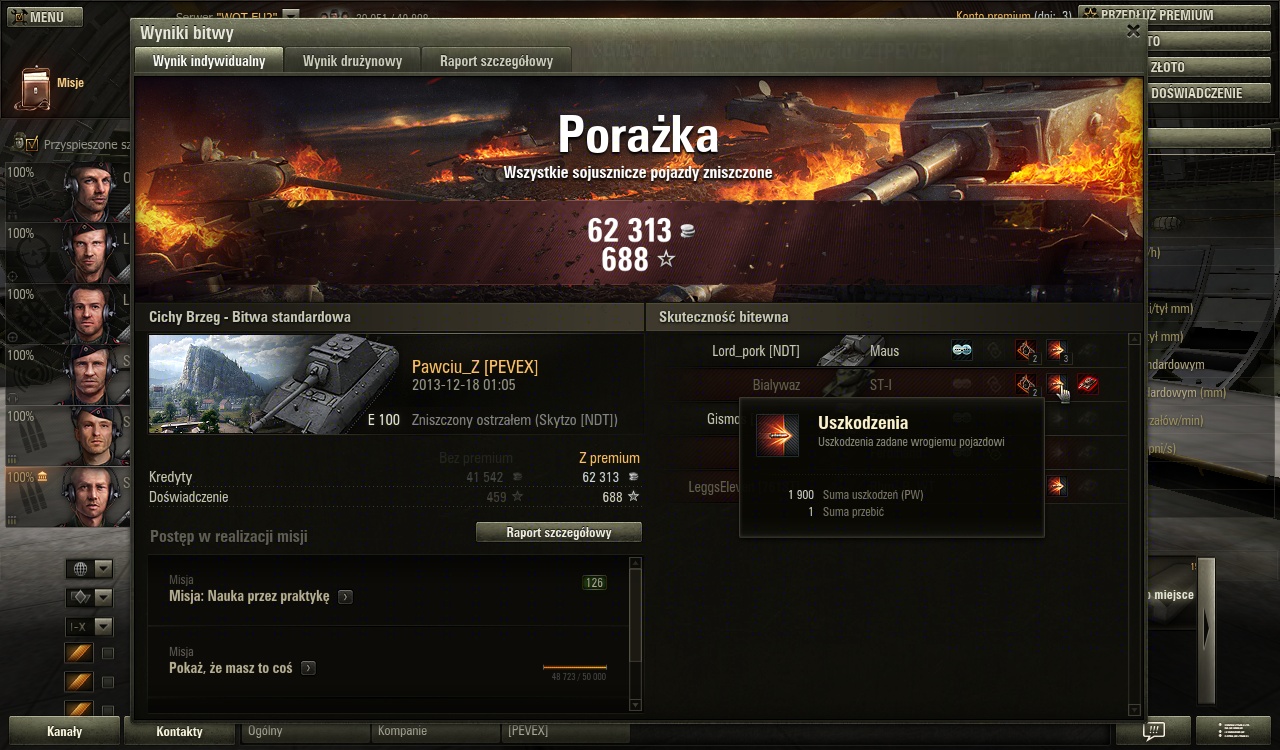The height and width of the screenshot is (750, 1280).
Task: Click the E 100 map thumbnail
Action: pyautogui.click(x=275, y=385)
